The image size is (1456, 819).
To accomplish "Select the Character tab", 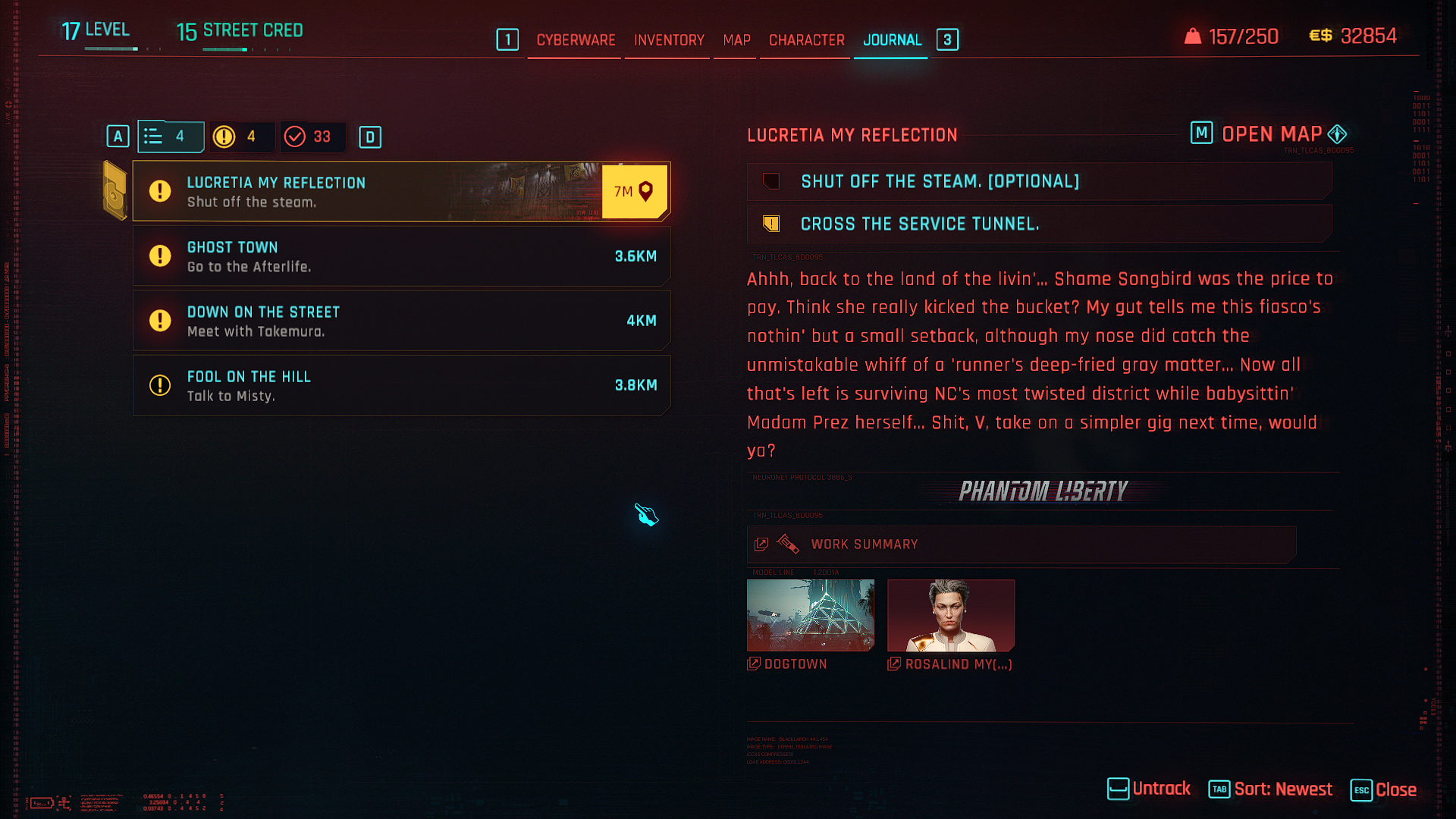I will (x=806, y=40).
